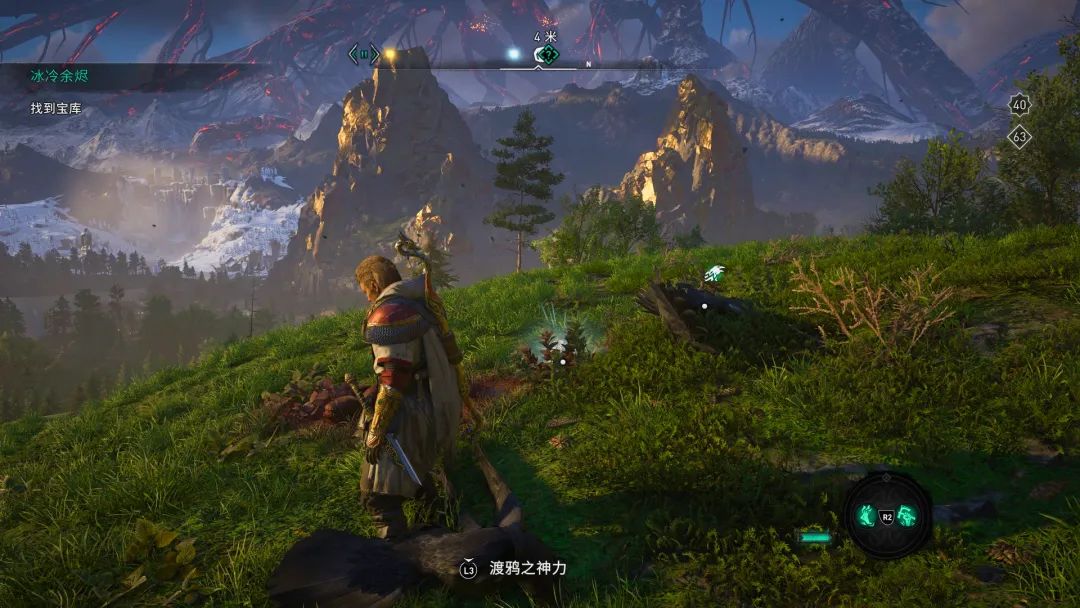Image resolution: width=1080 pixels, height=608 pixels.
Task: Click the green power marker above the fallen raven
Action: [714, 273]
